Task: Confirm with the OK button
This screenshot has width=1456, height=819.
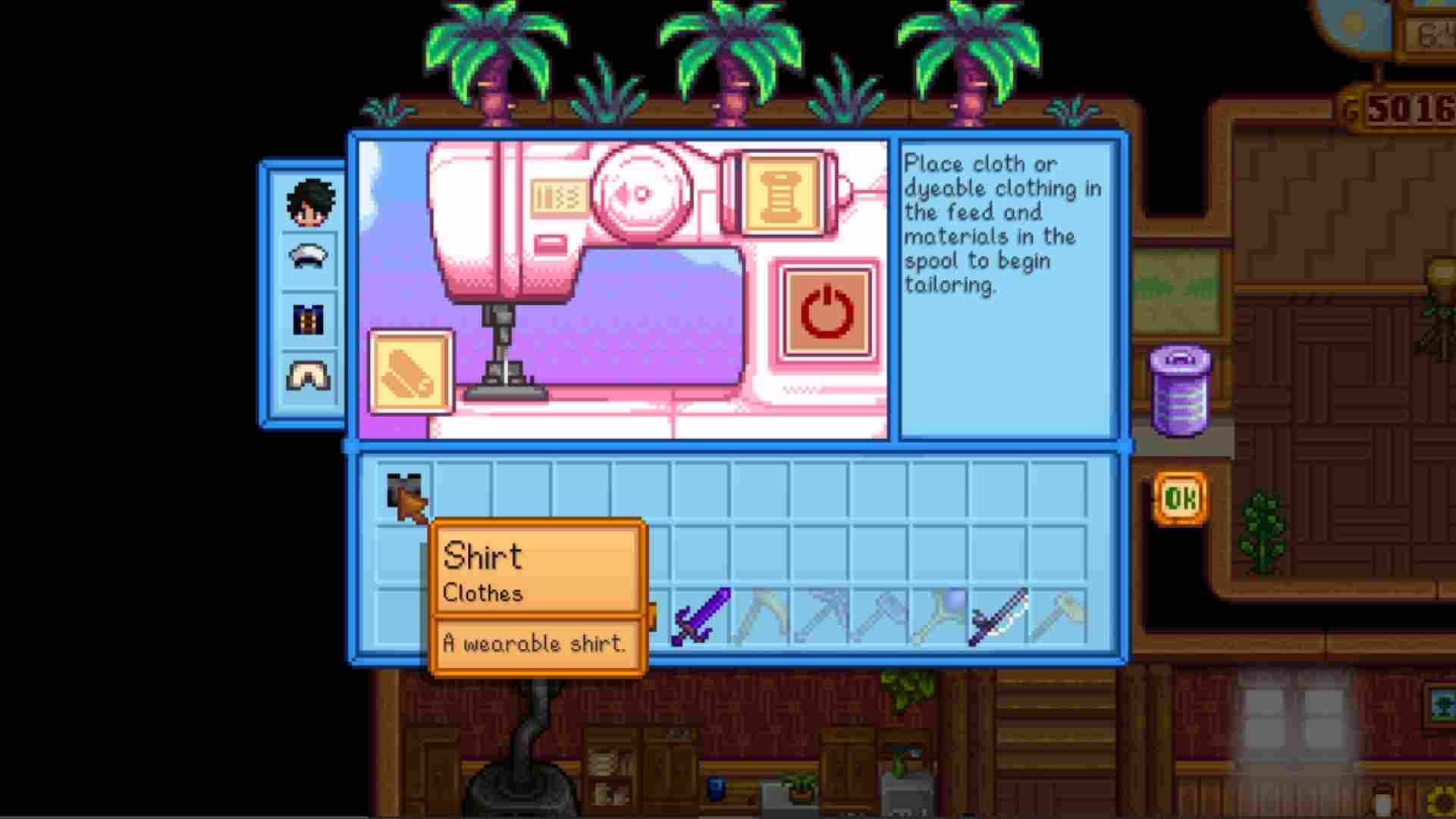Action: (x=1180, y=498)
